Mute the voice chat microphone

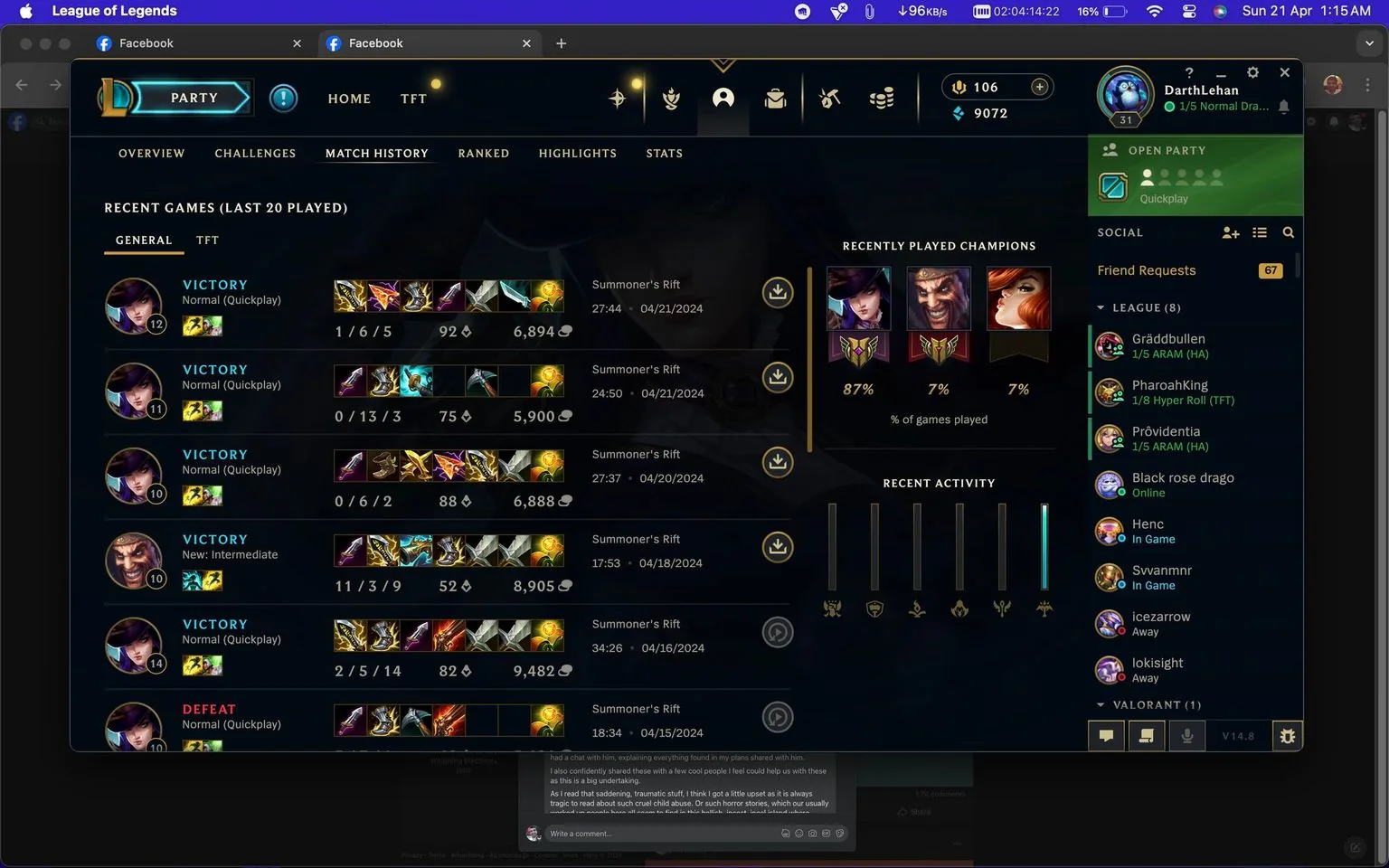(1187, 735)
